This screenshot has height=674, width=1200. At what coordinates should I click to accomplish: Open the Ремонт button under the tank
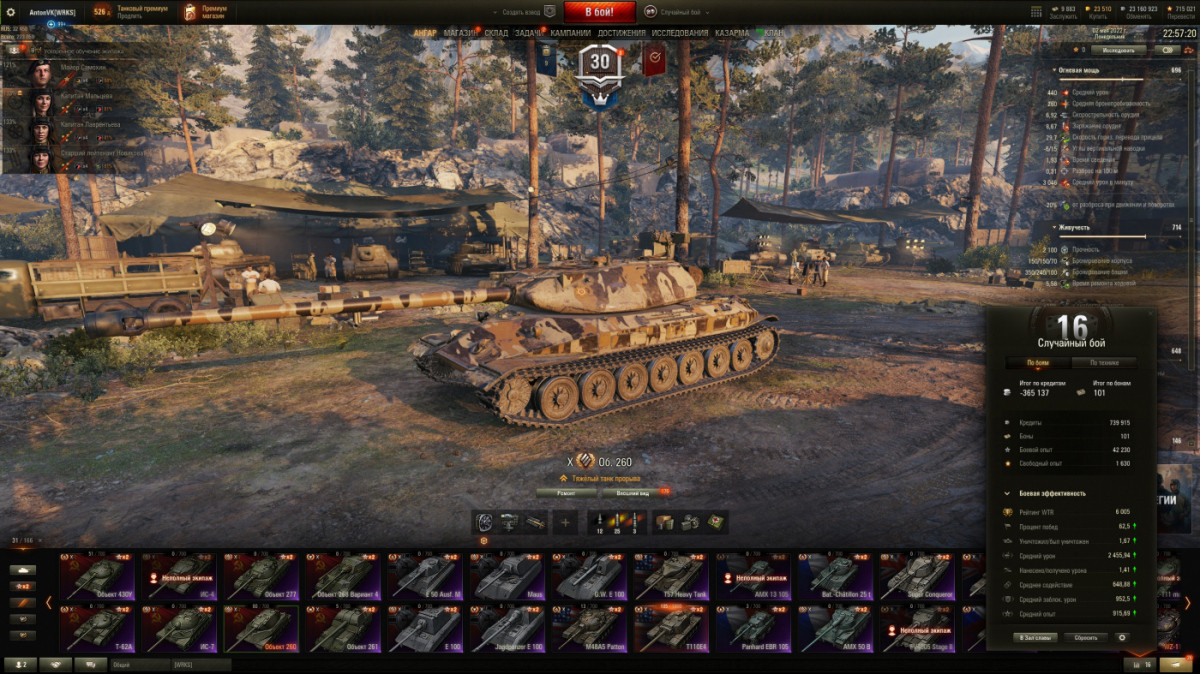pos(566,493)
